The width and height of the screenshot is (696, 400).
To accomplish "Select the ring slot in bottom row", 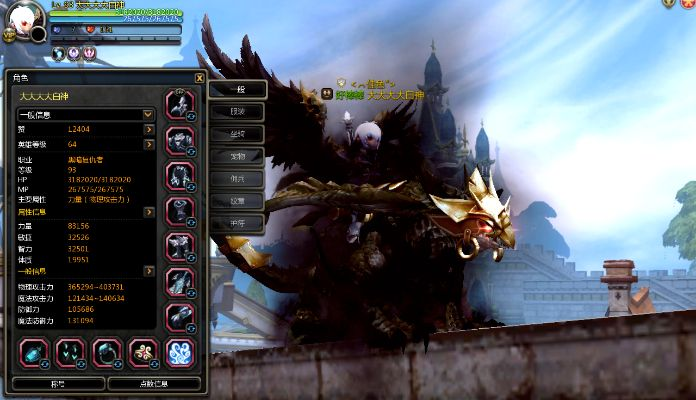I will [x=107, y=351].
